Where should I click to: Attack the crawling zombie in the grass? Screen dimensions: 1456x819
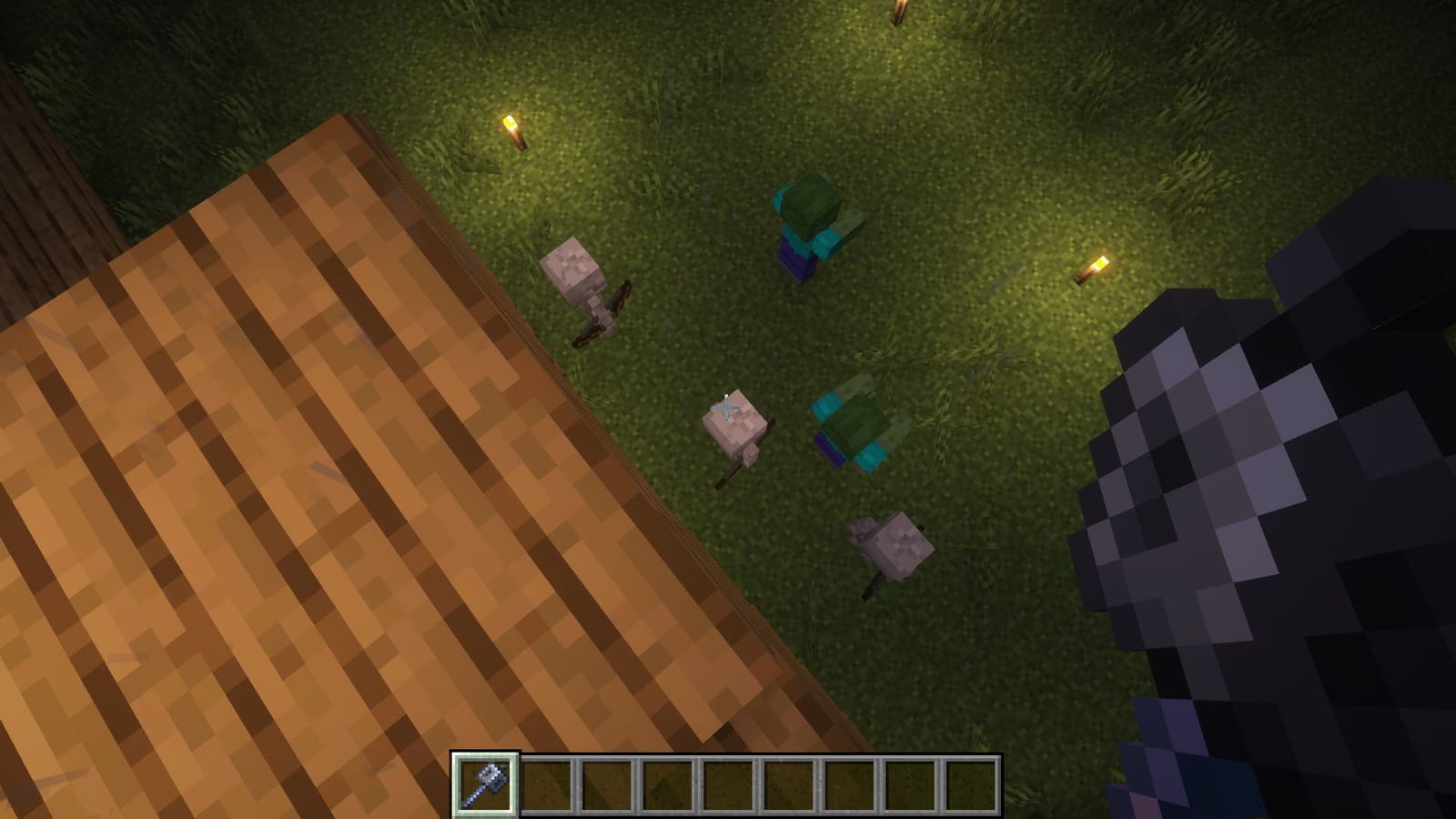pyautogui.click(x=860, y=428)
